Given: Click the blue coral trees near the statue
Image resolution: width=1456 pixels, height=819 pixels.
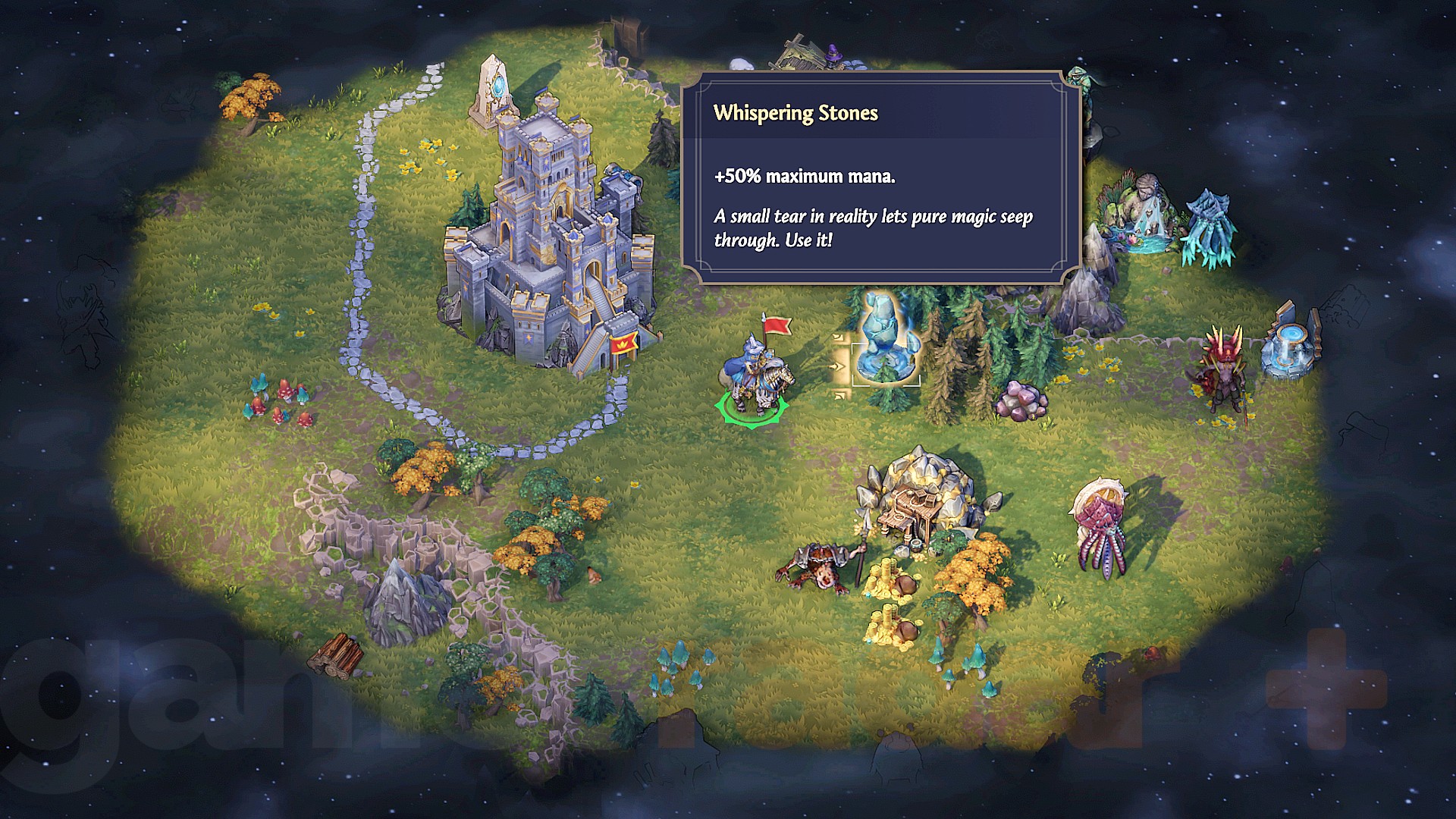Looking at the screenshot, I should pos(1211,227).
